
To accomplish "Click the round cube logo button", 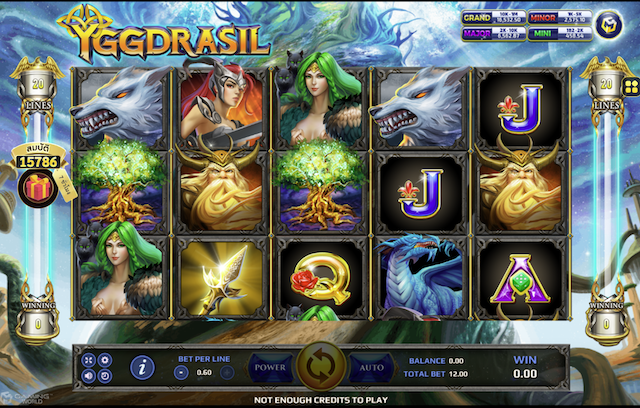I will tap(607, 22).
